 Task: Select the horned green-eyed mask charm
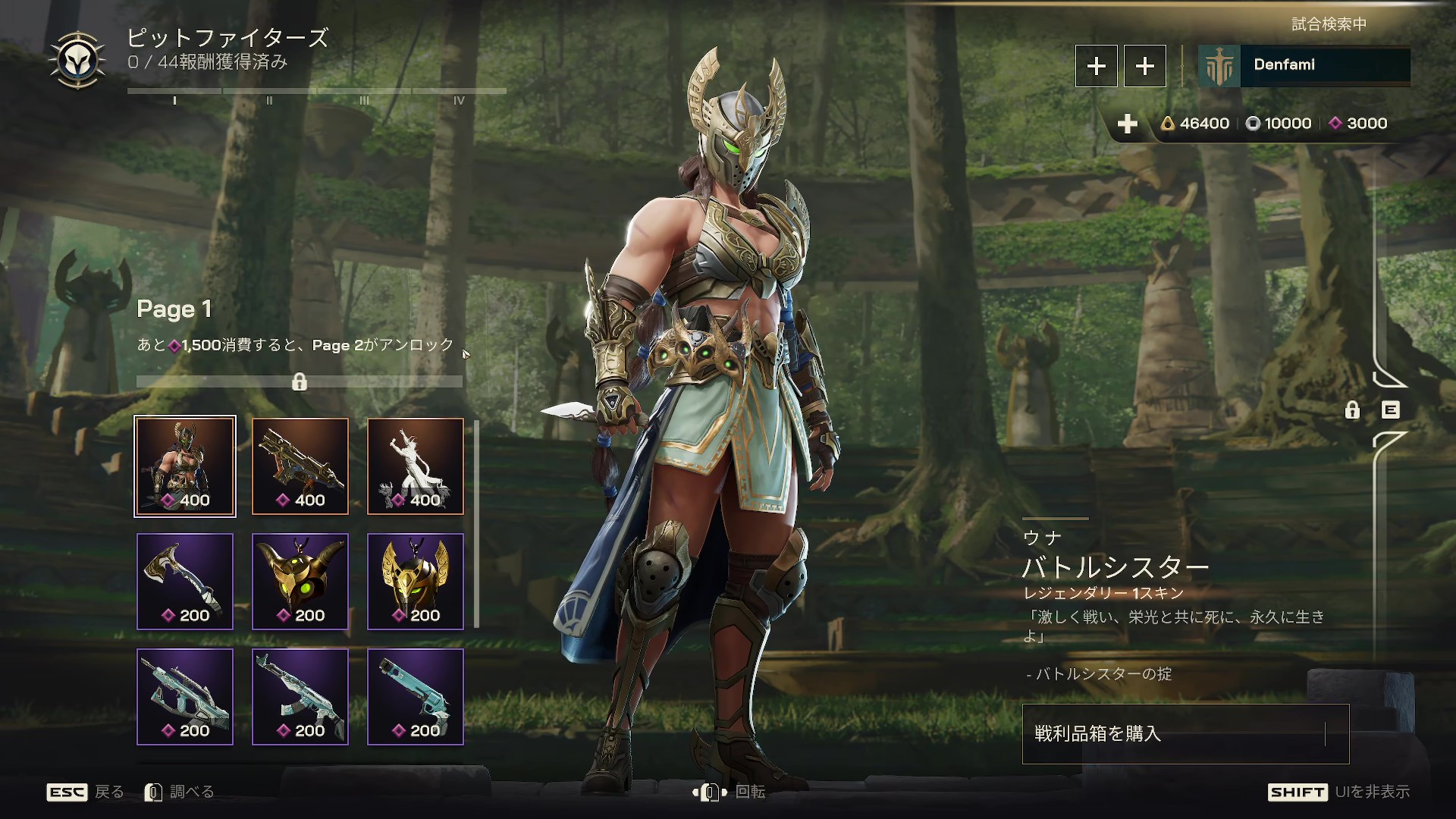tap(300, 582)
